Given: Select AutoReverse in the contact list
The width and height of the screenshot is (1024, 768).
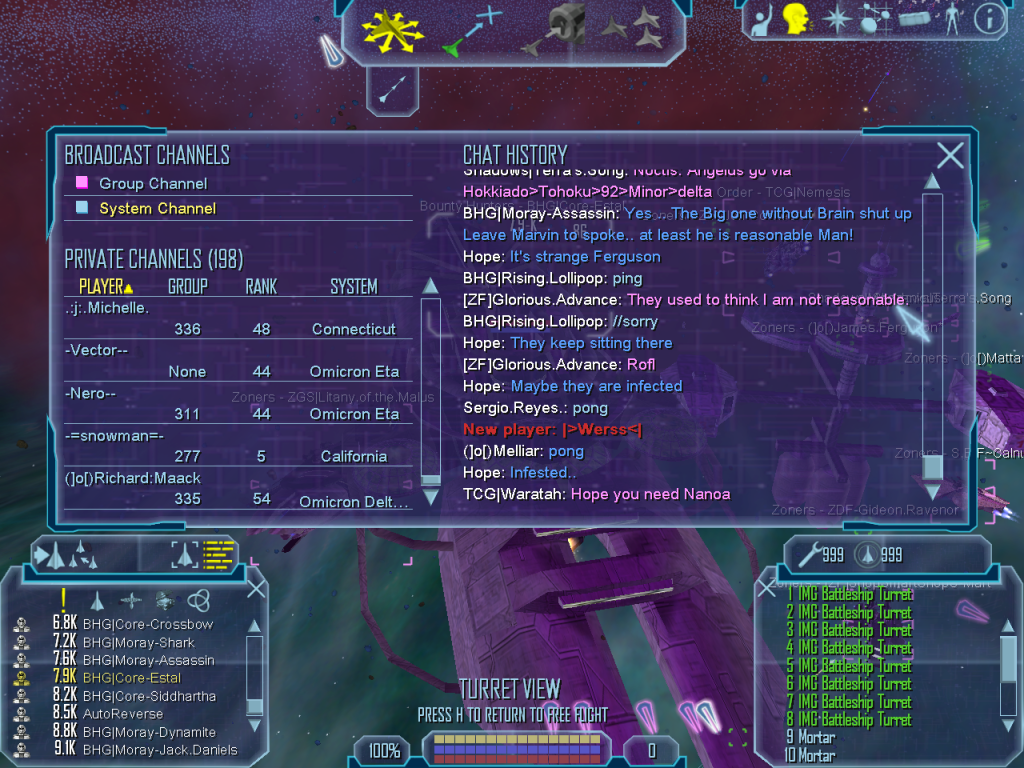Looking at the screenshot, I should click(x=122, y=714).
